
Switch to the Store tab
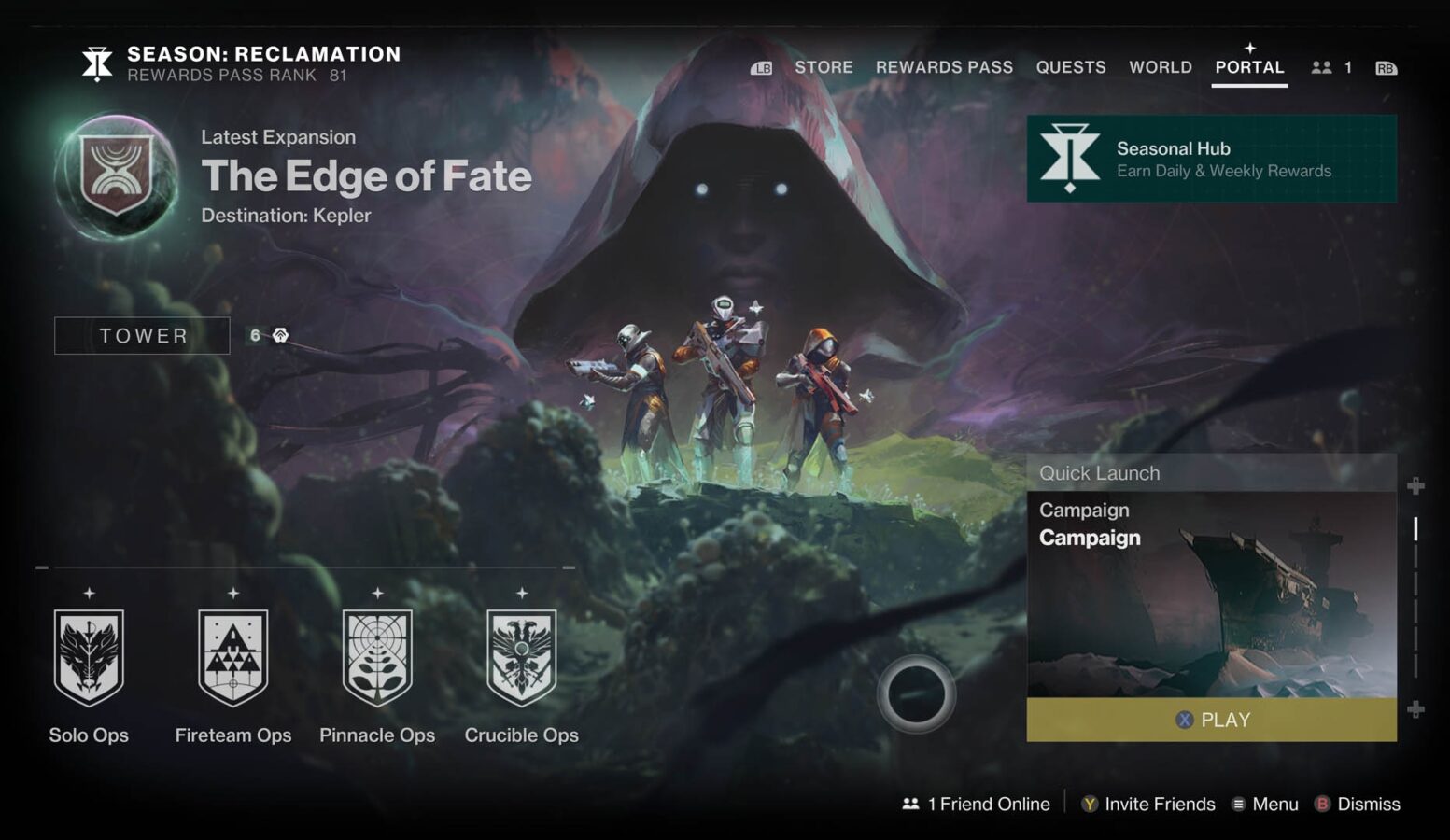(x=824, y=67)
